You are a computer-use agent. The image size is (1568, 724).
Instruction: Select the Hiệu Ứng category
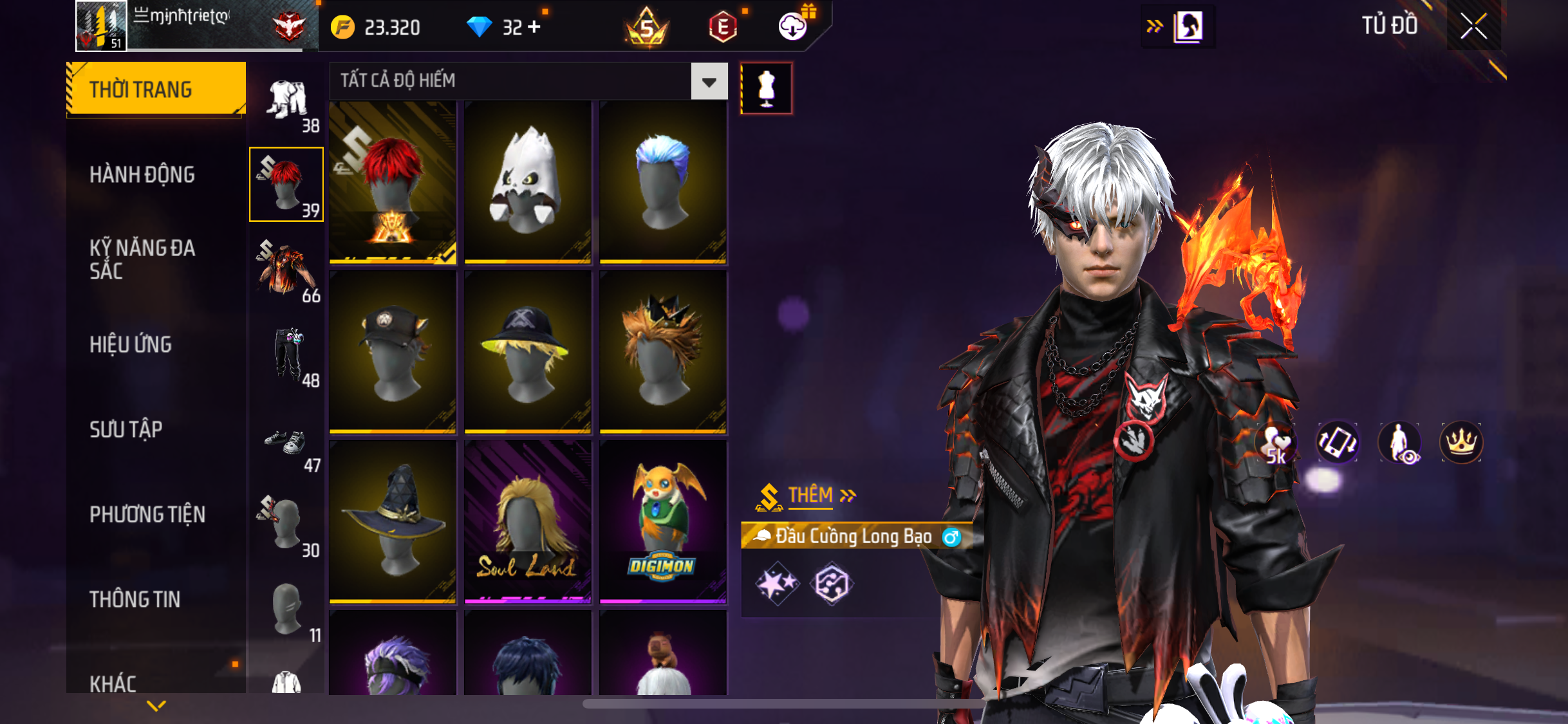pos(131,344)
